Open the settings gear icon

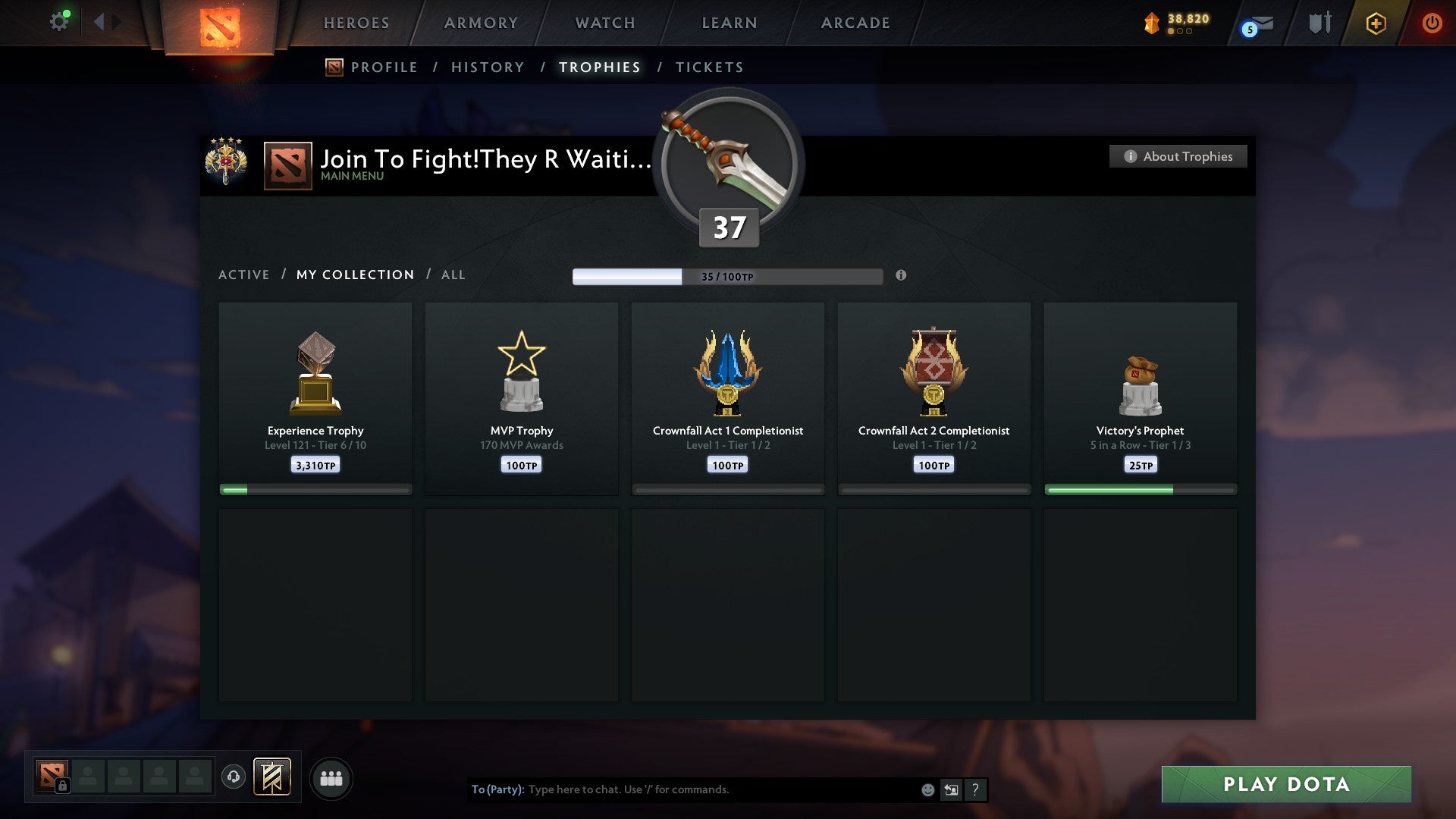[x=60, y=20]
